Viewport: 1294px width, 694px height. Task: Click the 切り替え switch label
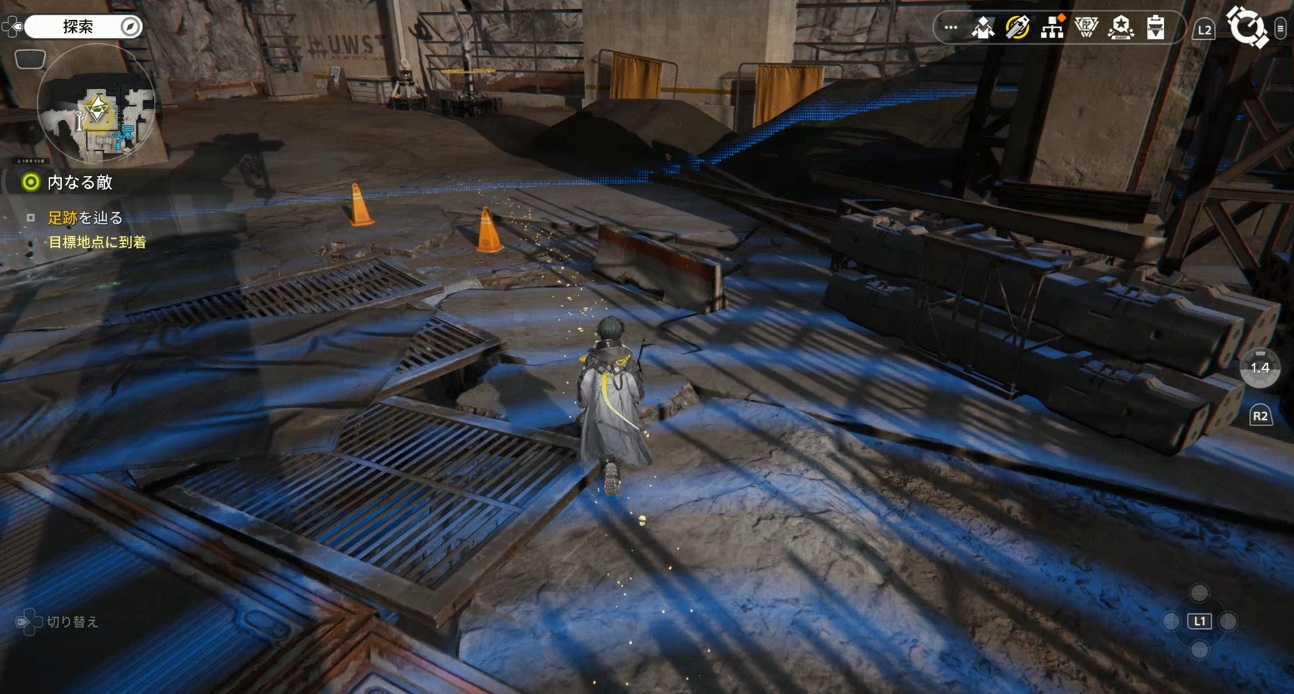point(72,622)
